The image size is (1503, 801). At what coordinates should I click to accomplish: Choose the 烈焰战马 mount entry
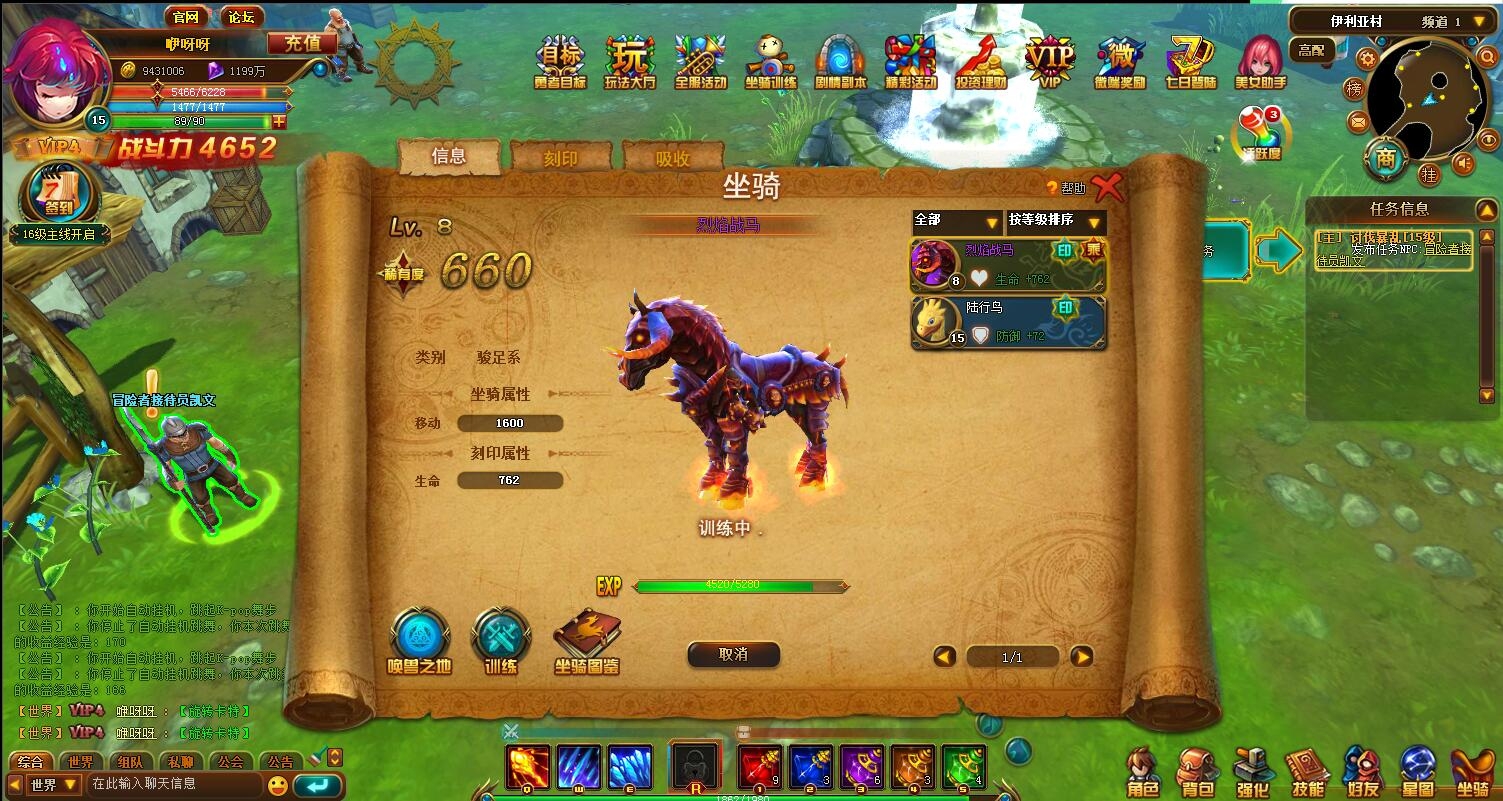coord(1008,265)
